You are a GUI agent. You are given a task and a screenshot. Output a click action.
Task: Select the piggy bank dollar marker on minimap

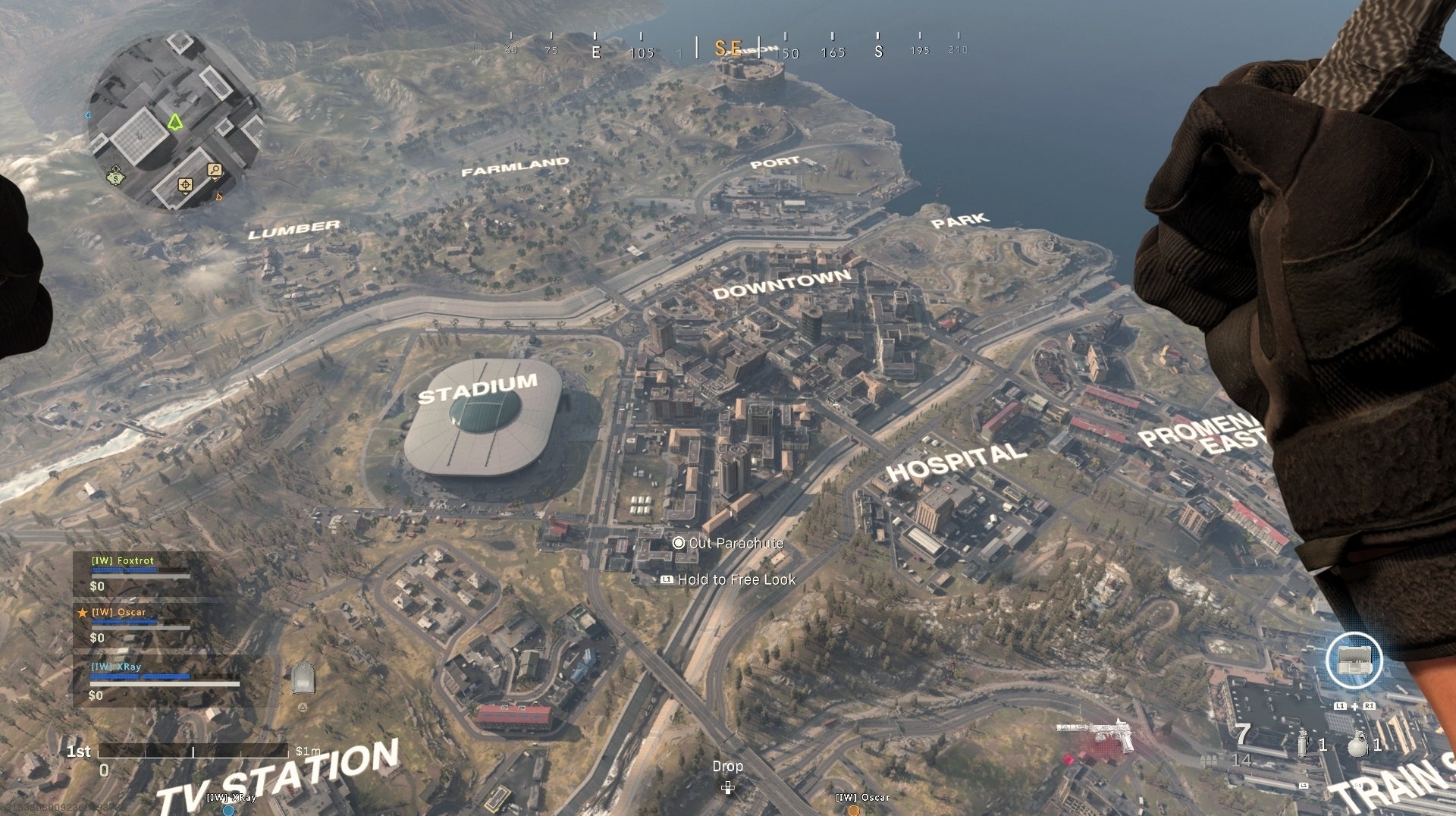[116, 178]
